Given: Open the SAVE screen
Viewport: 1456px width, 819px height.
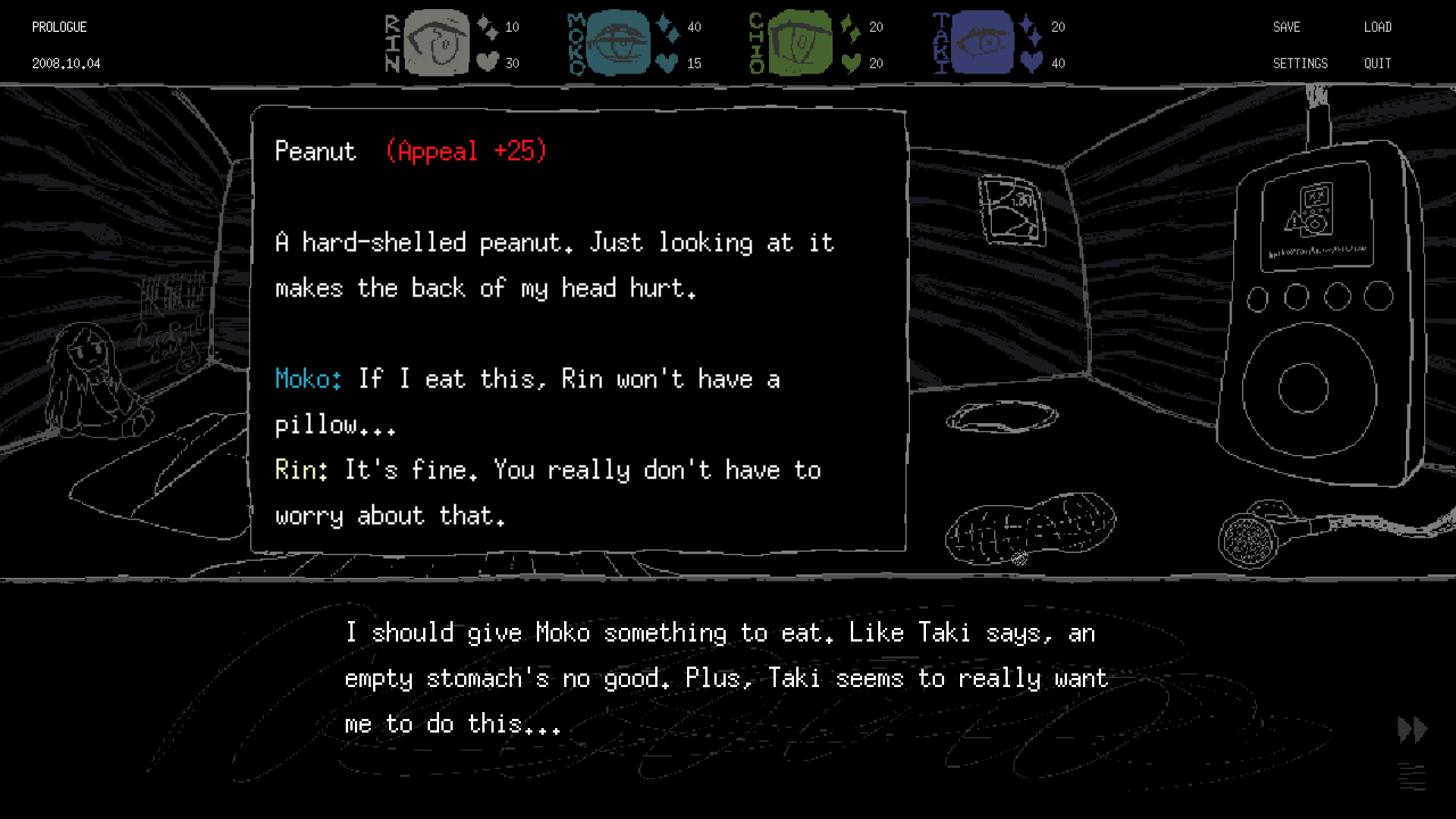Looking at the screenshot, I should (1286, 27).
